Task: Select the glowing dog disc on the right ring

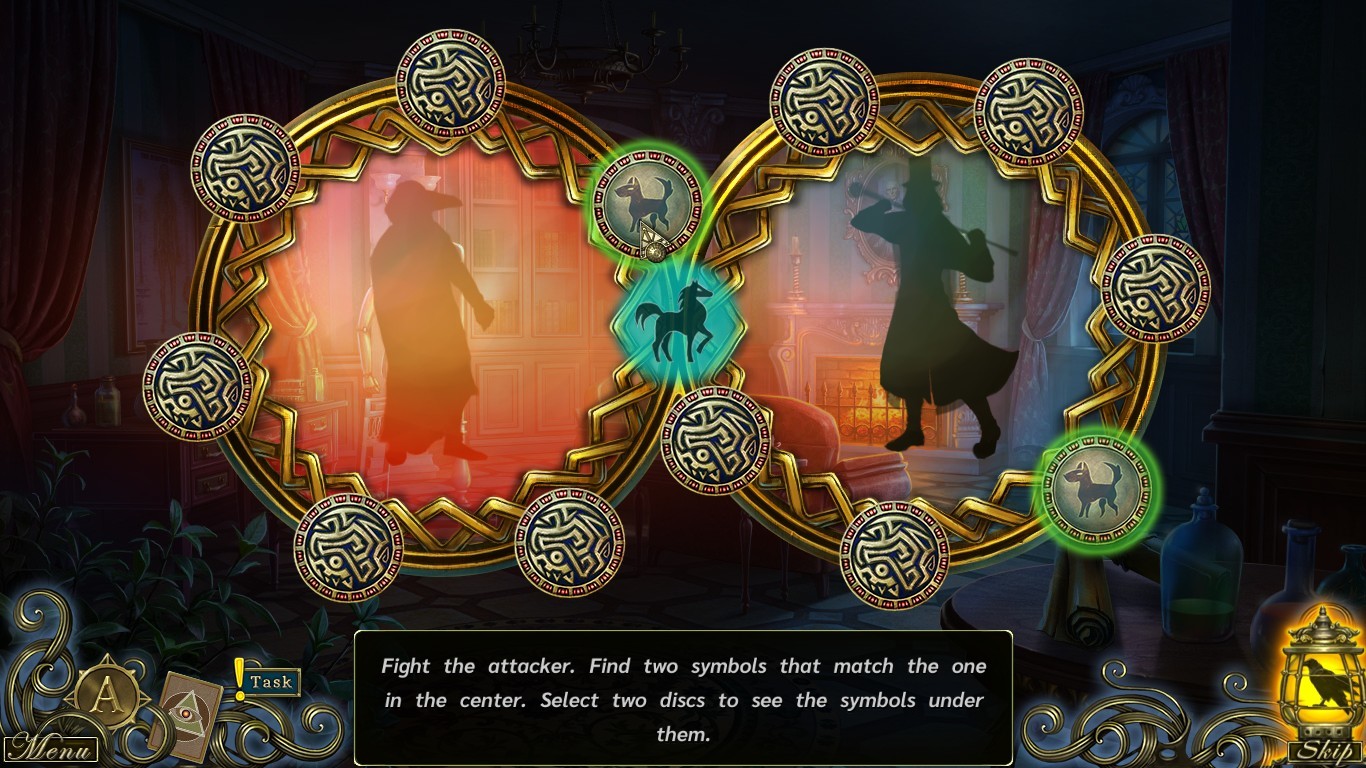Action: tap(1095, 490)
